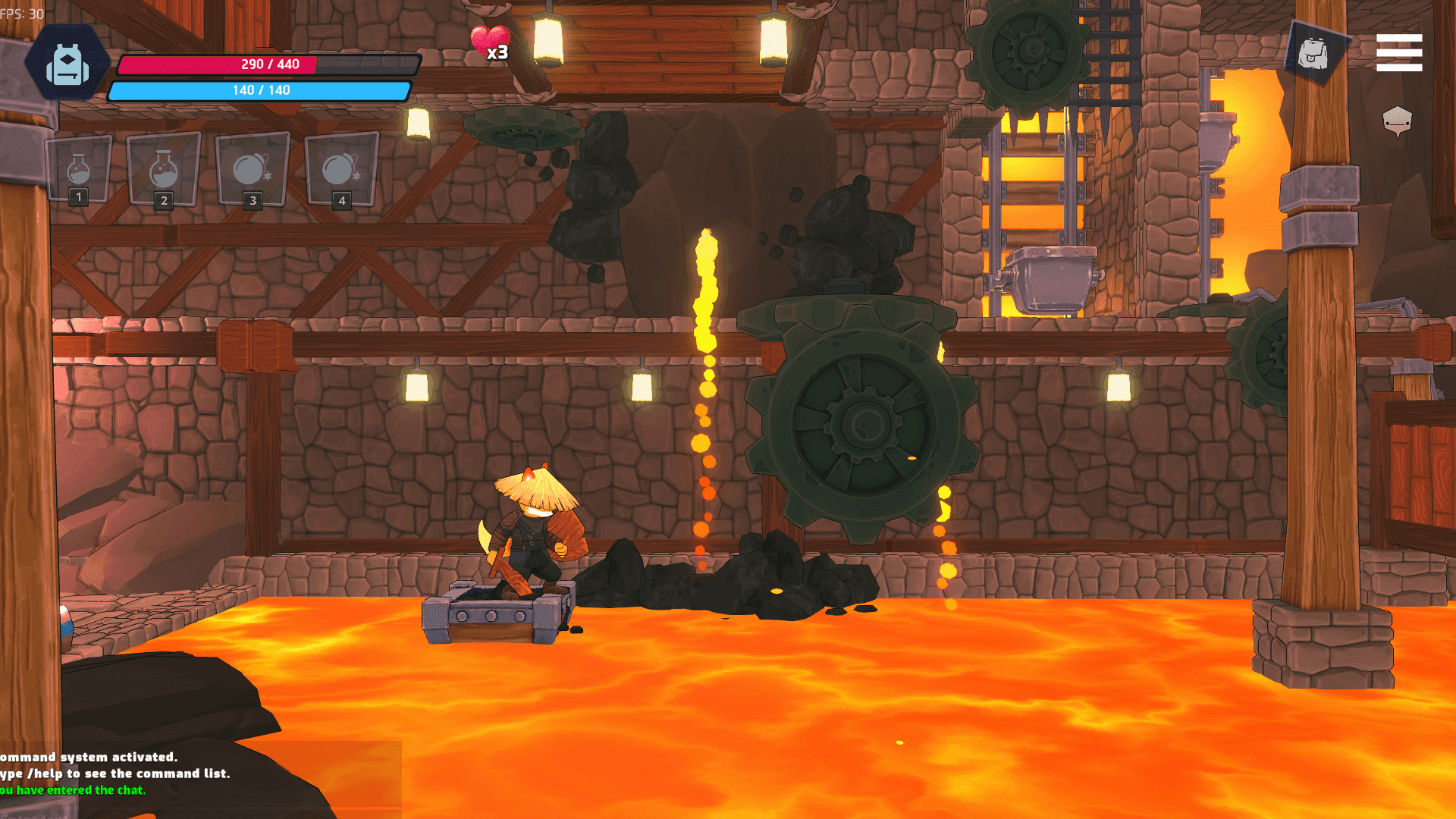1456x819 pixels.
Task: Select the larger potion in hotbar slot 2
Action: tap(164, 168)
